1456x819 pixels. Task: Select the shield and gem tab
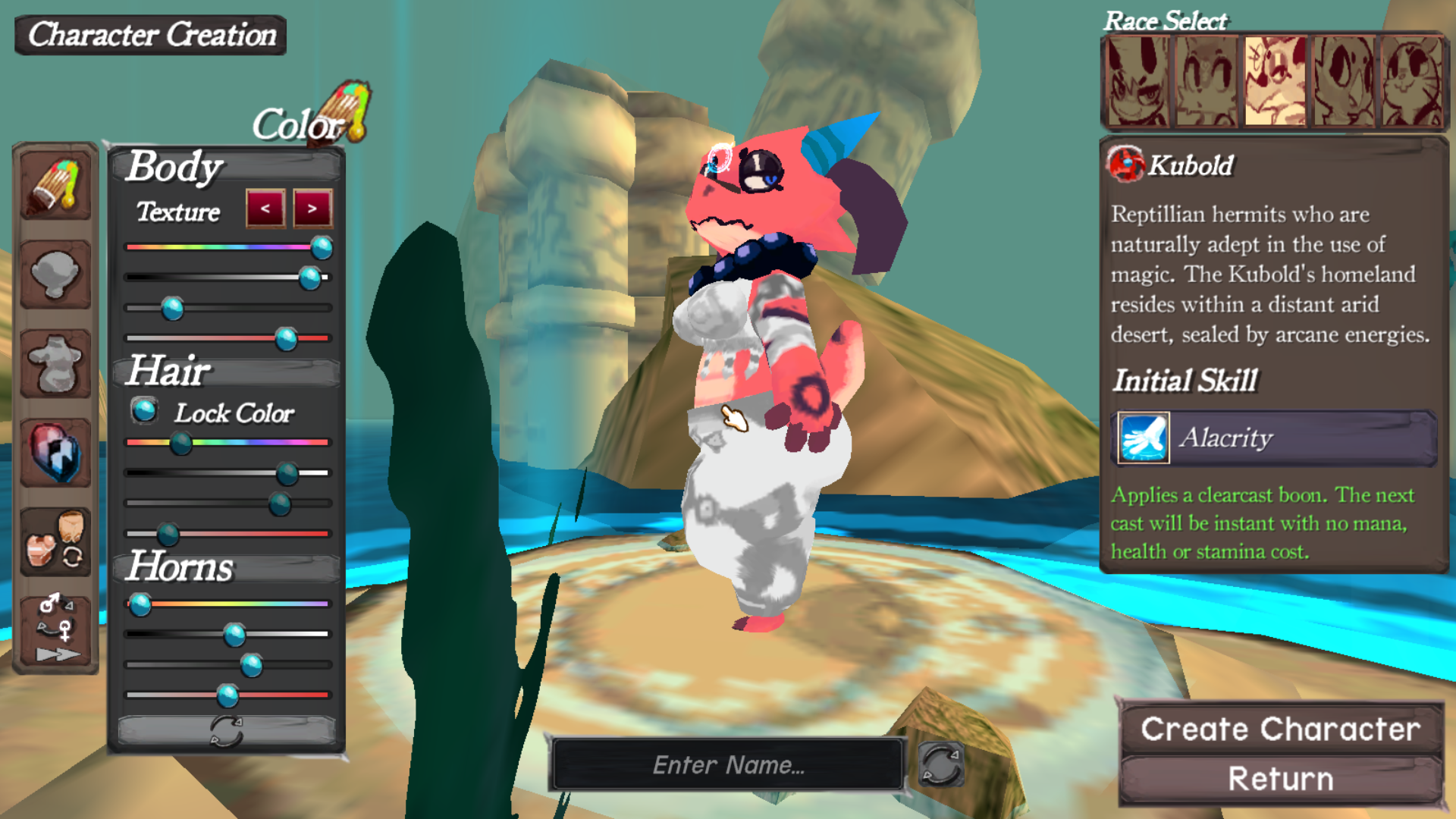tap(55, 453)
